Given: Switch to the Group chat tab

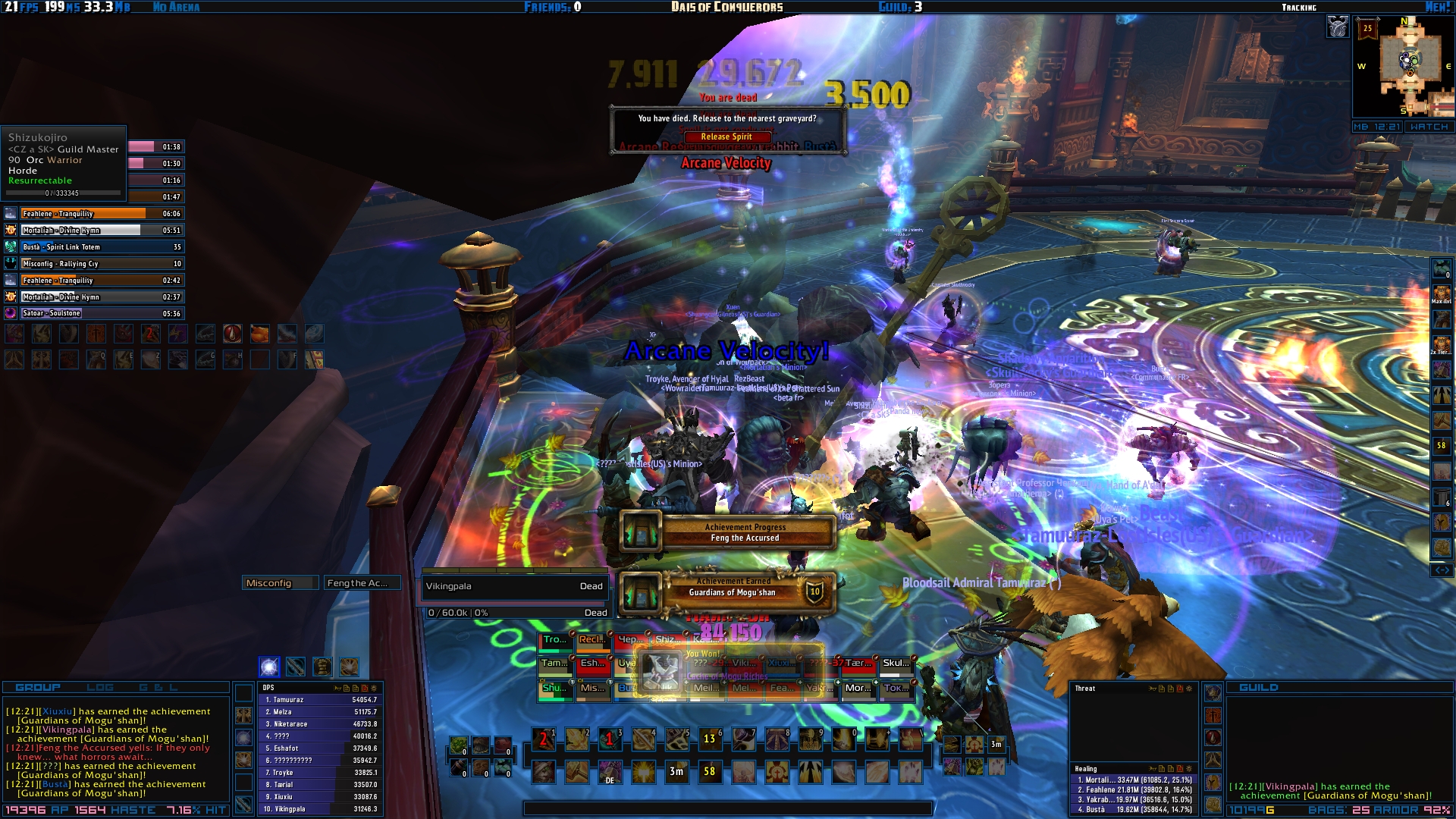Looking at the screenshot, I should 38,688.
